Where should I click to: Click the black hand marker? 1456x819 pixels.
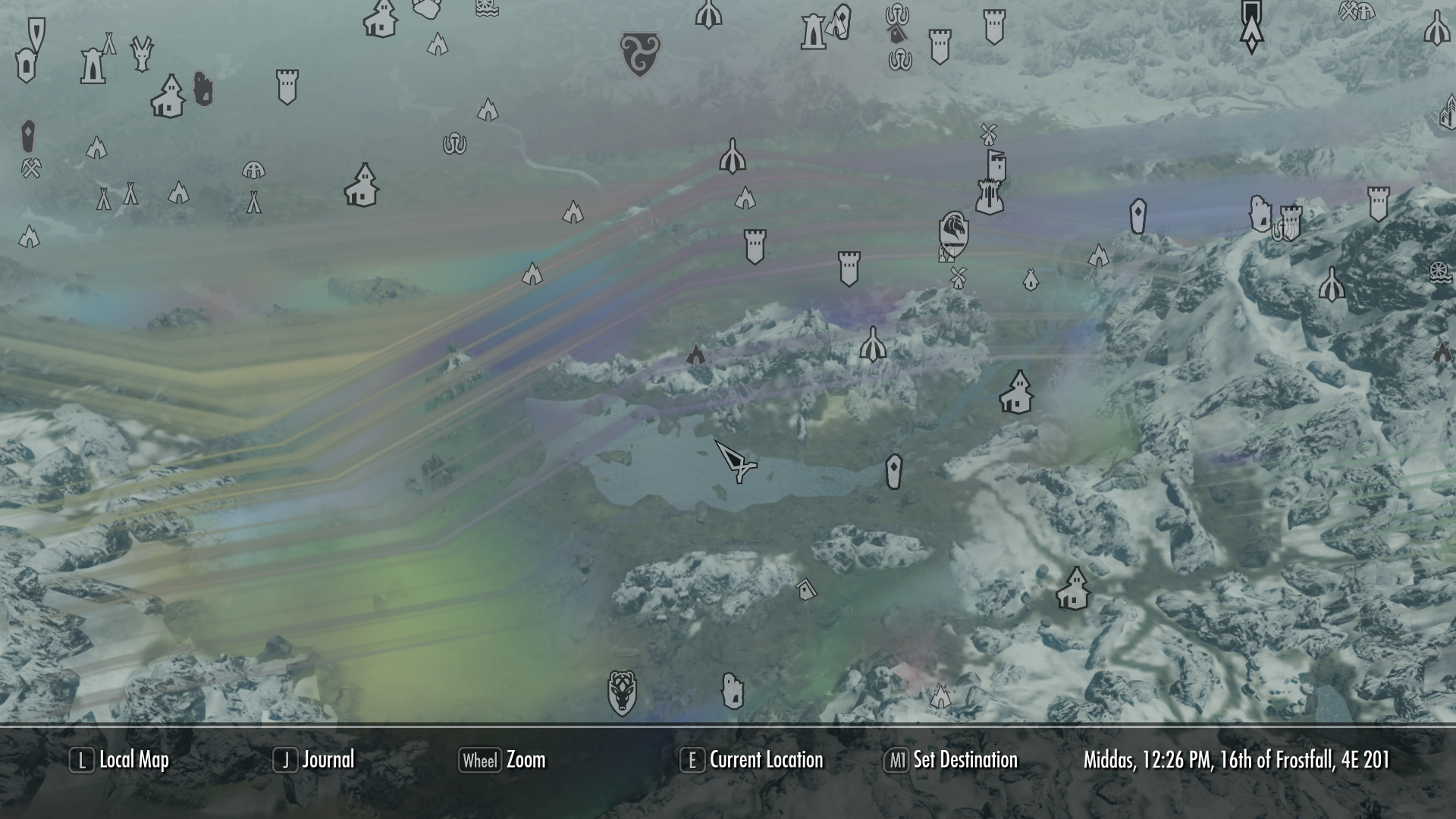(202, 89)
